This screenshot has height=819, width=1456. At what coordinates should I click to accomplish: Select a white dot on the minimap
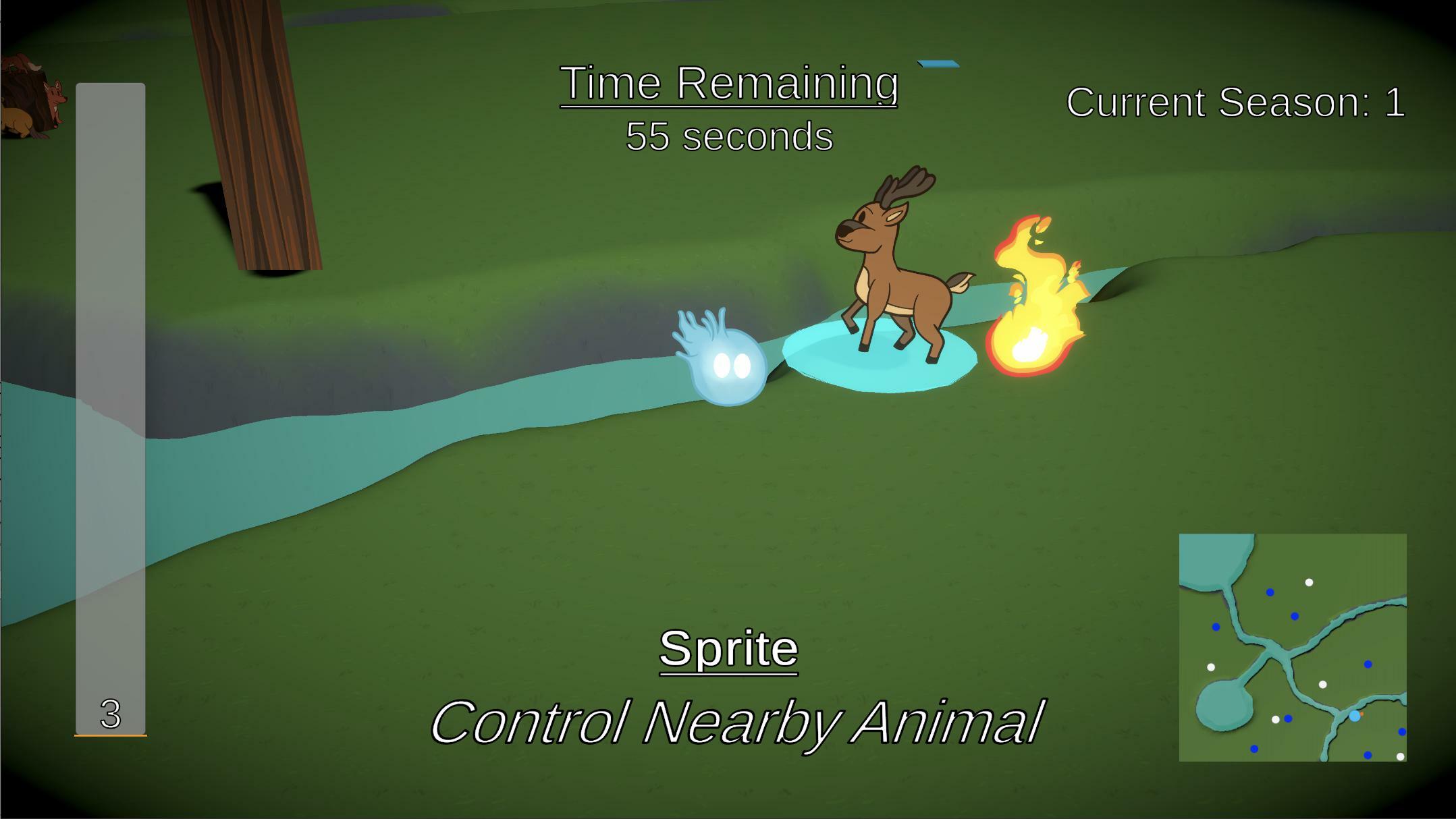1309,582
